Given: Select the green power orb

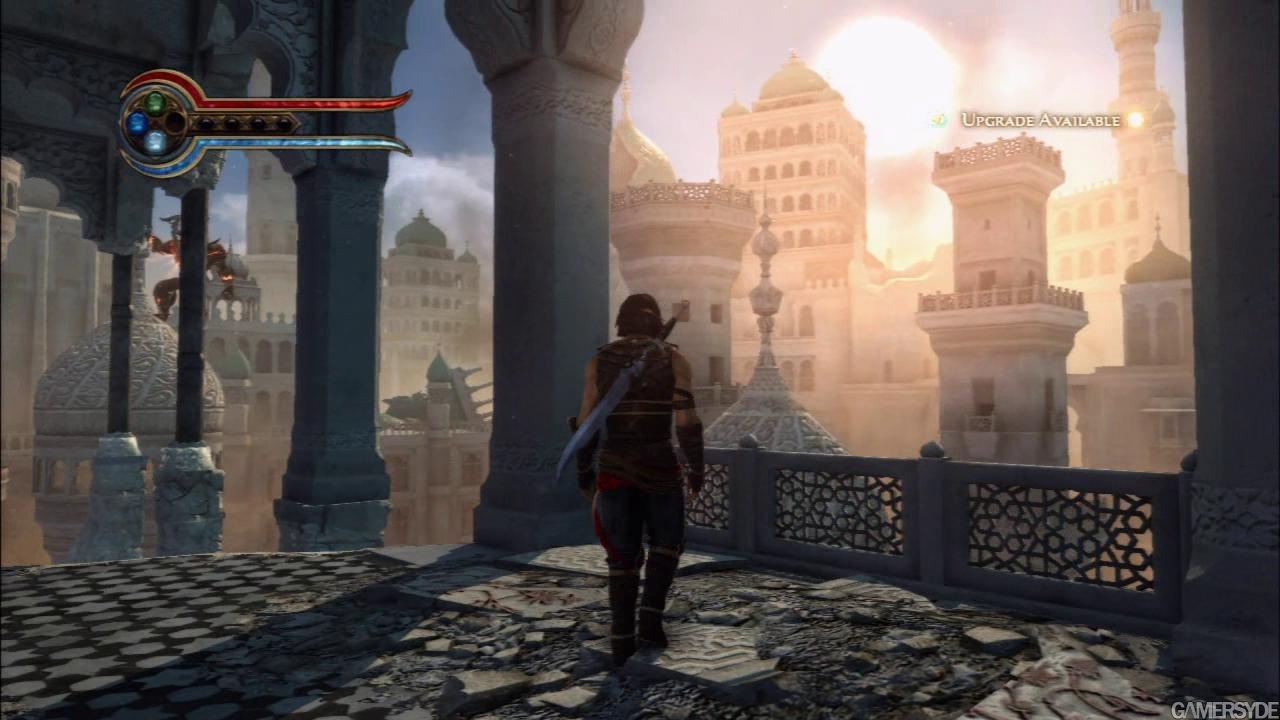Looking at the screenshot, I should tap(155, 102).
